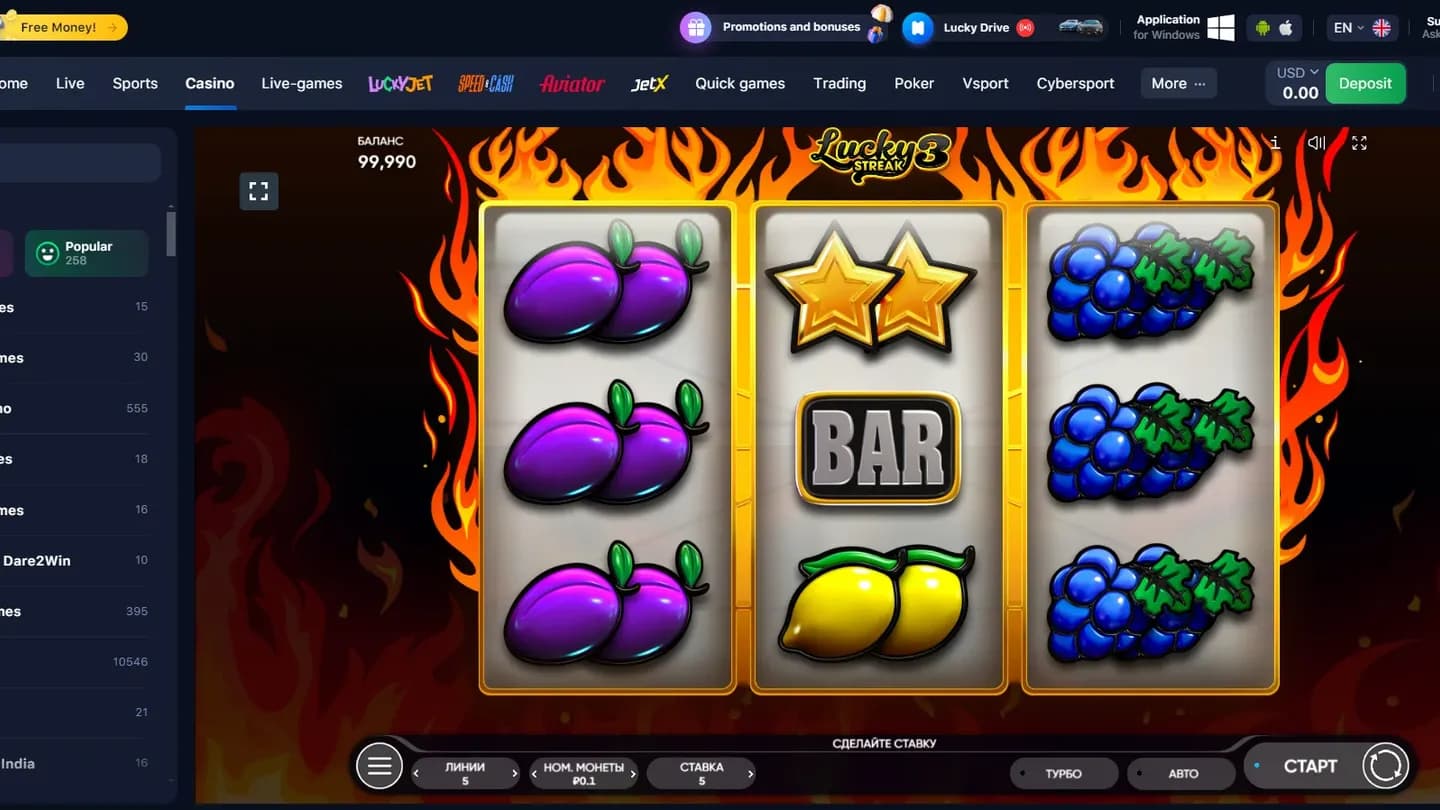Click the green Deposit button
Viewport: 1440px width, 810px height.
[1365, 83]
